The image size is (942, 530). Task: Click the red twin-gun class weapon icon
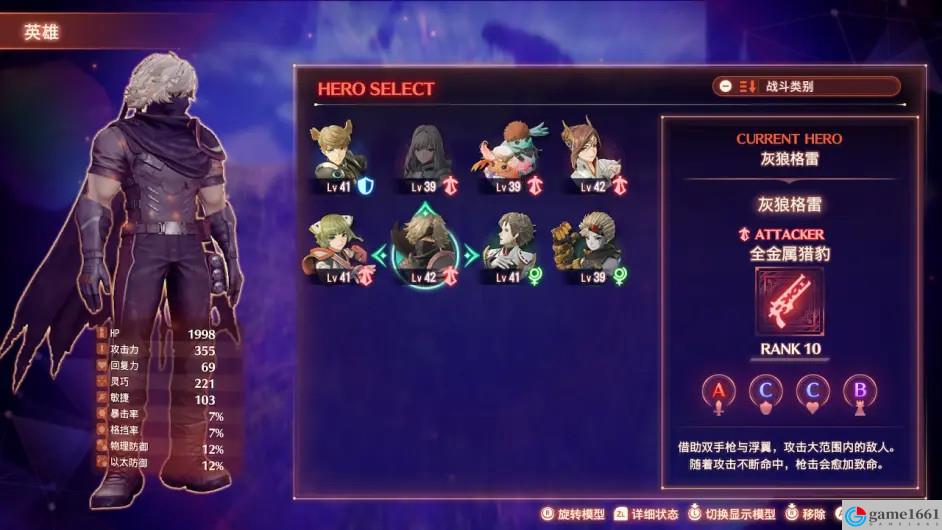pyautogui.click(x=789, y=302)
